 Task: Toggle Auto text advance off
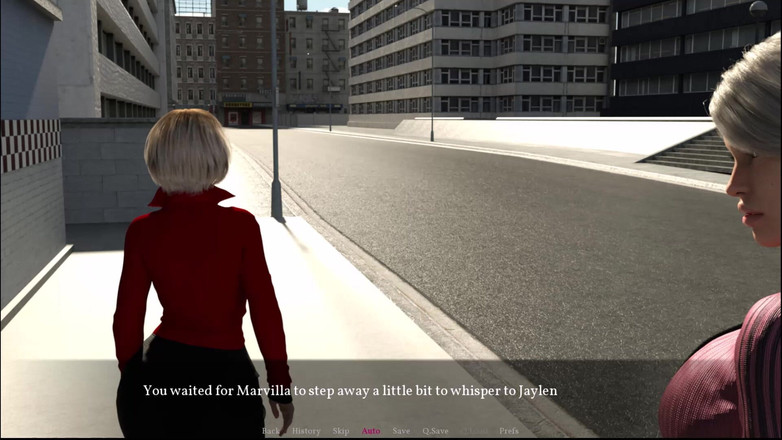(x=371, y=431)
